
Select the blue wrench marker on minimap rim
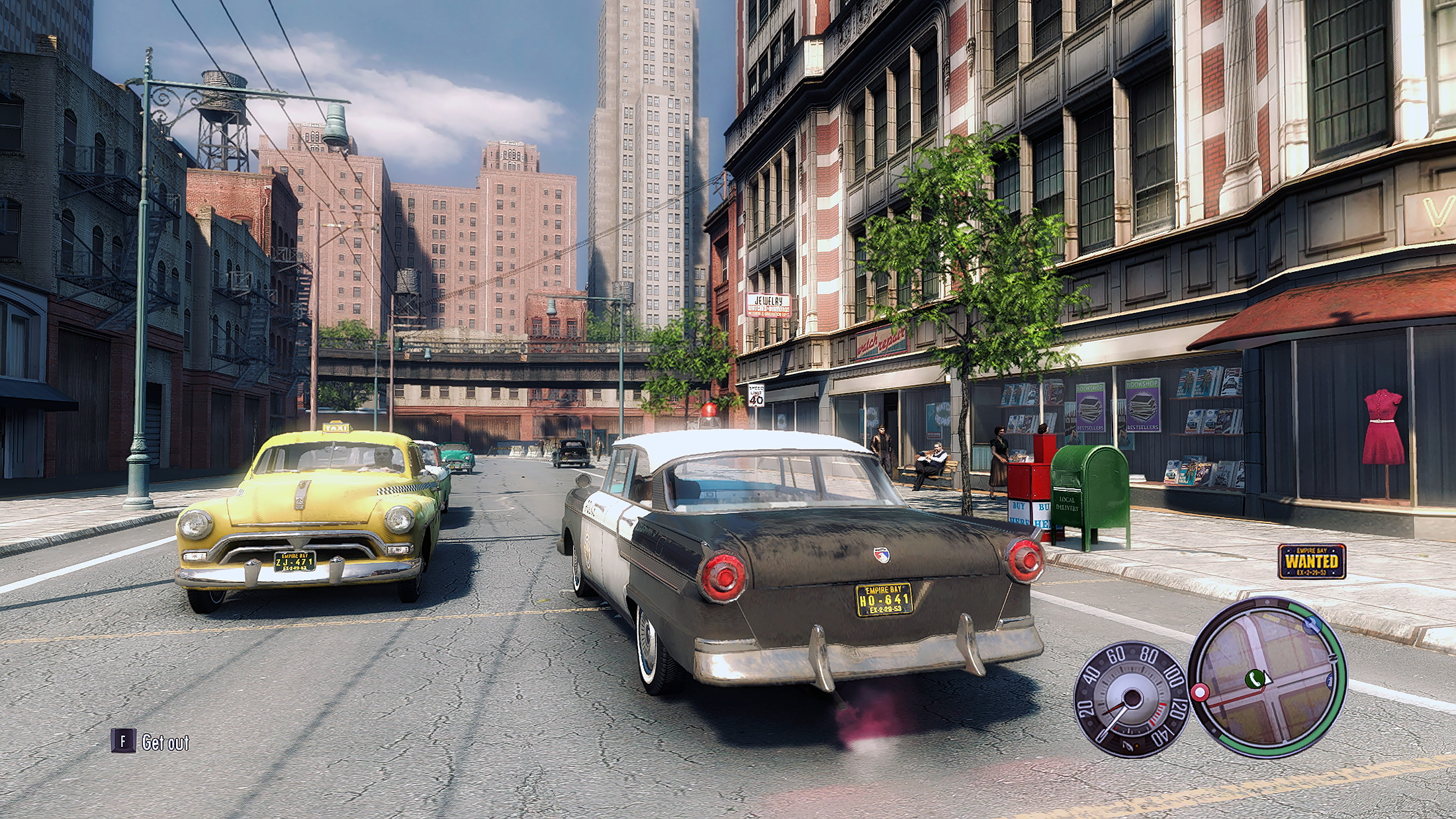coord(1311,625)
